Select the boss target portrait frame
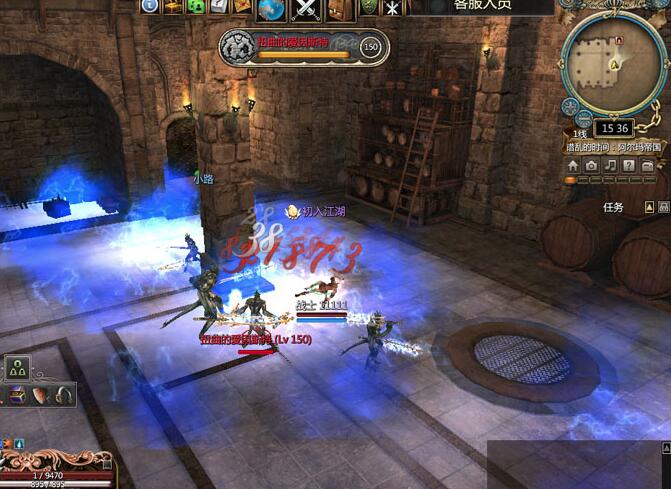 [x=237, y=46]
